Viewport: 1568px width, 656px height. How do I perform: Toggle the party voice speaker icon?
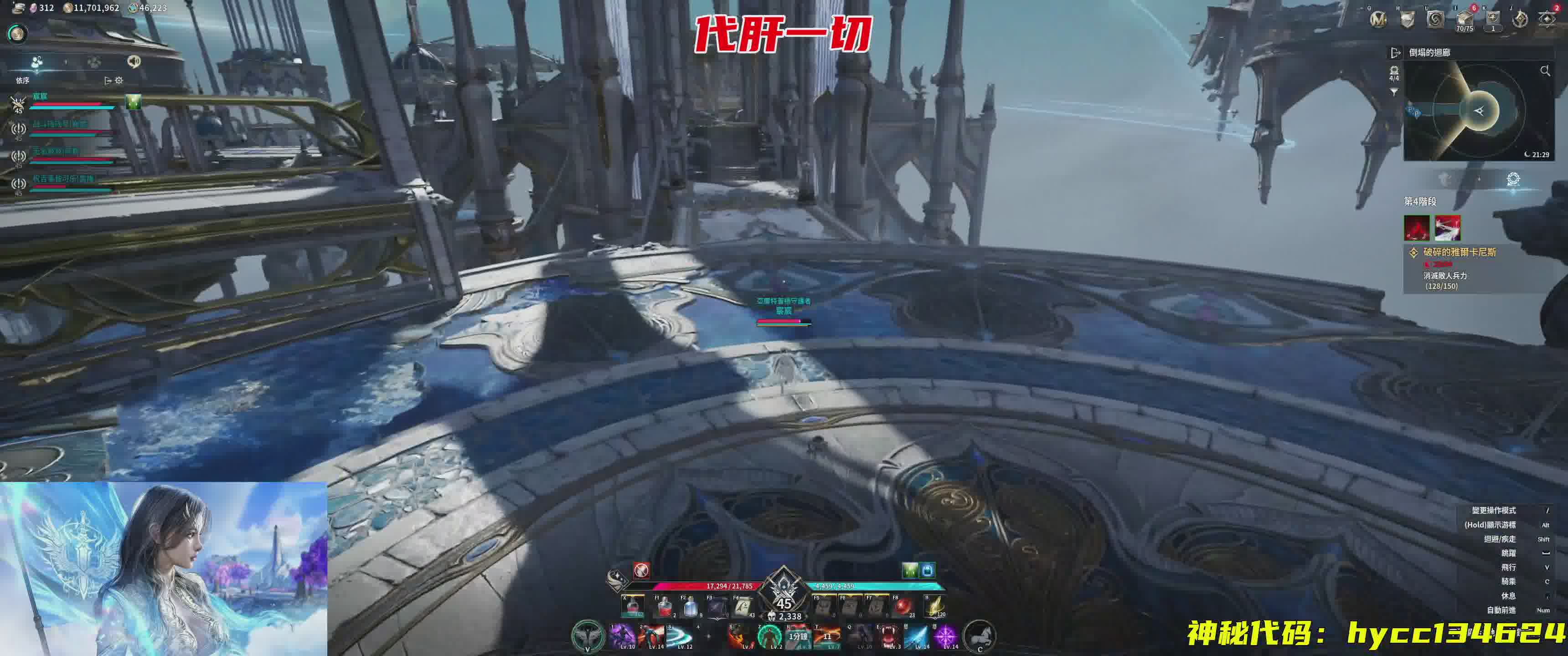click(133, 61)
